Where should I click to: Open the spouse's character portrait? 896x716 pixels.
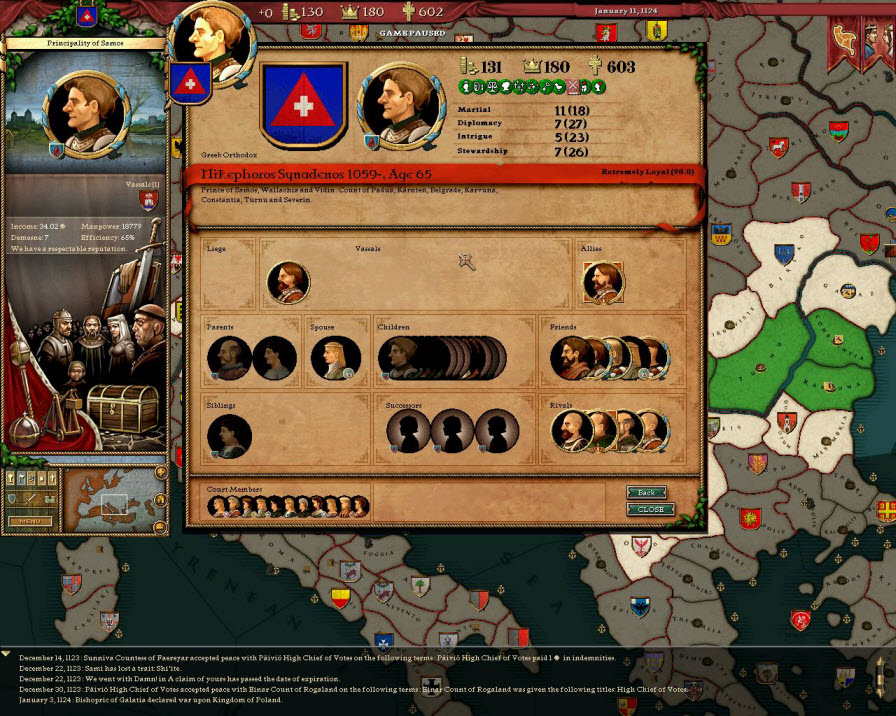[x=334, y=358]
